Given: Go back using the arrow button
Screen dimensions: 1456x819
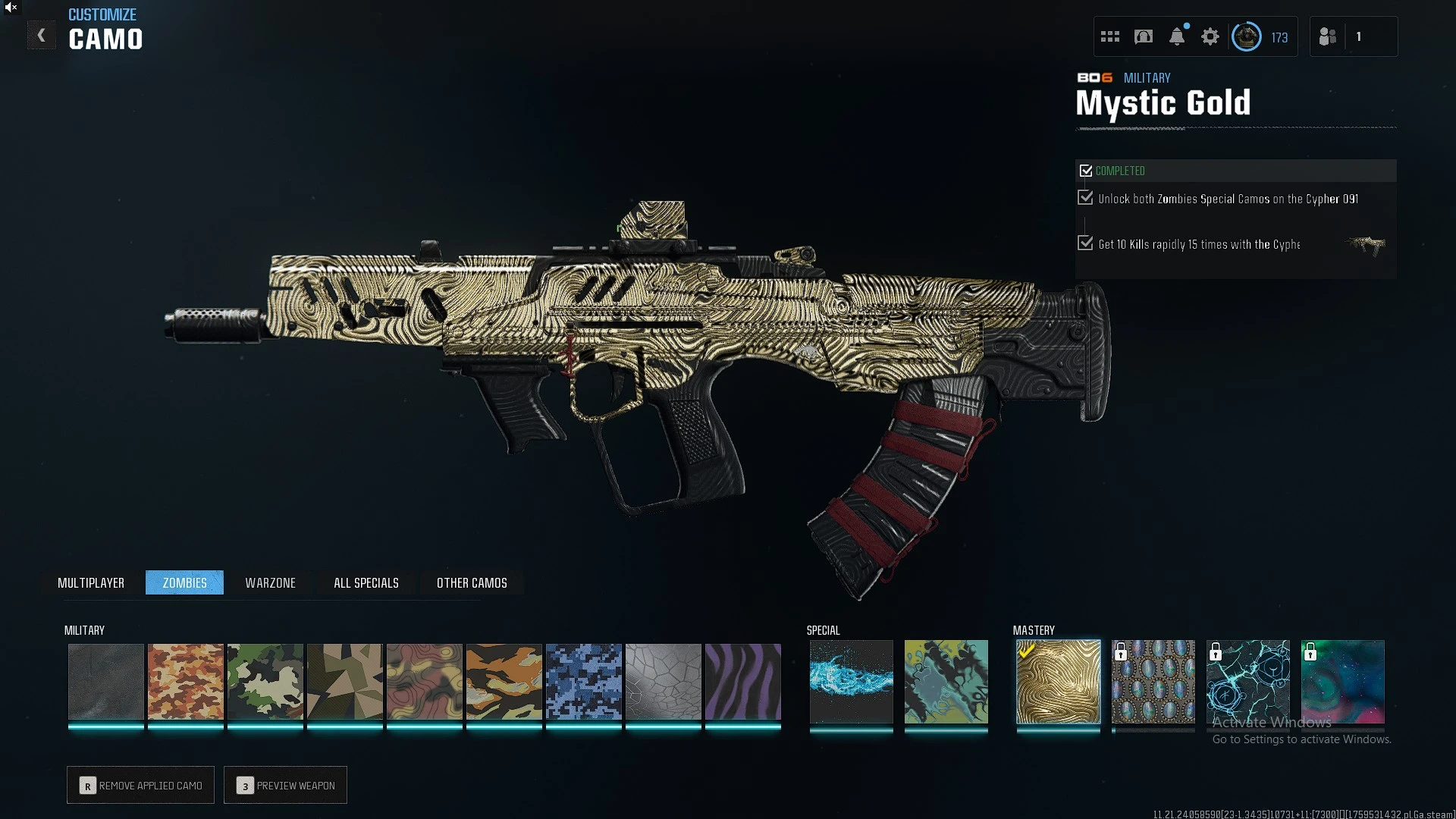Looking at the screenshot, I should pos(42,36).
